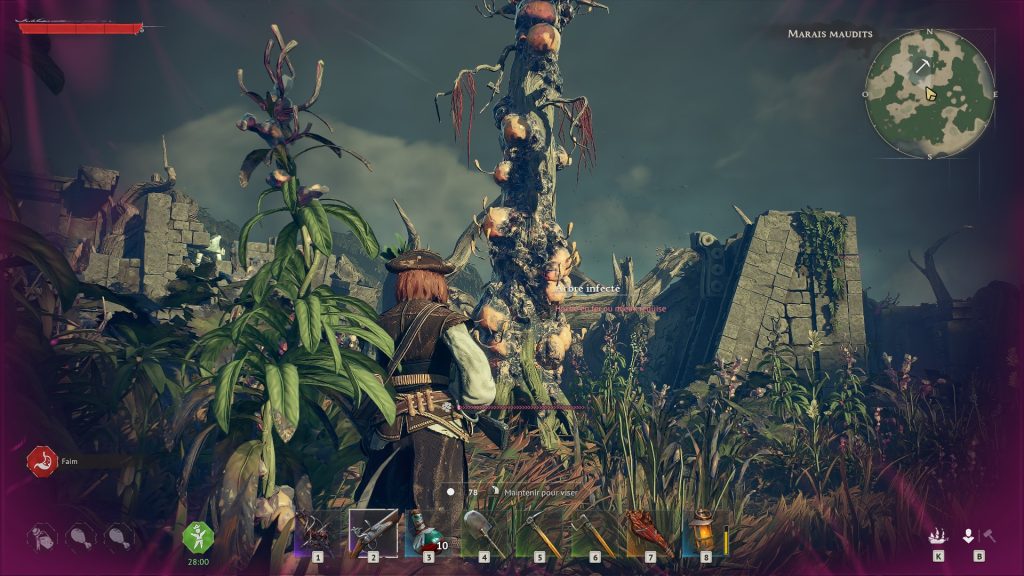Open the ship menu icon

938,536
